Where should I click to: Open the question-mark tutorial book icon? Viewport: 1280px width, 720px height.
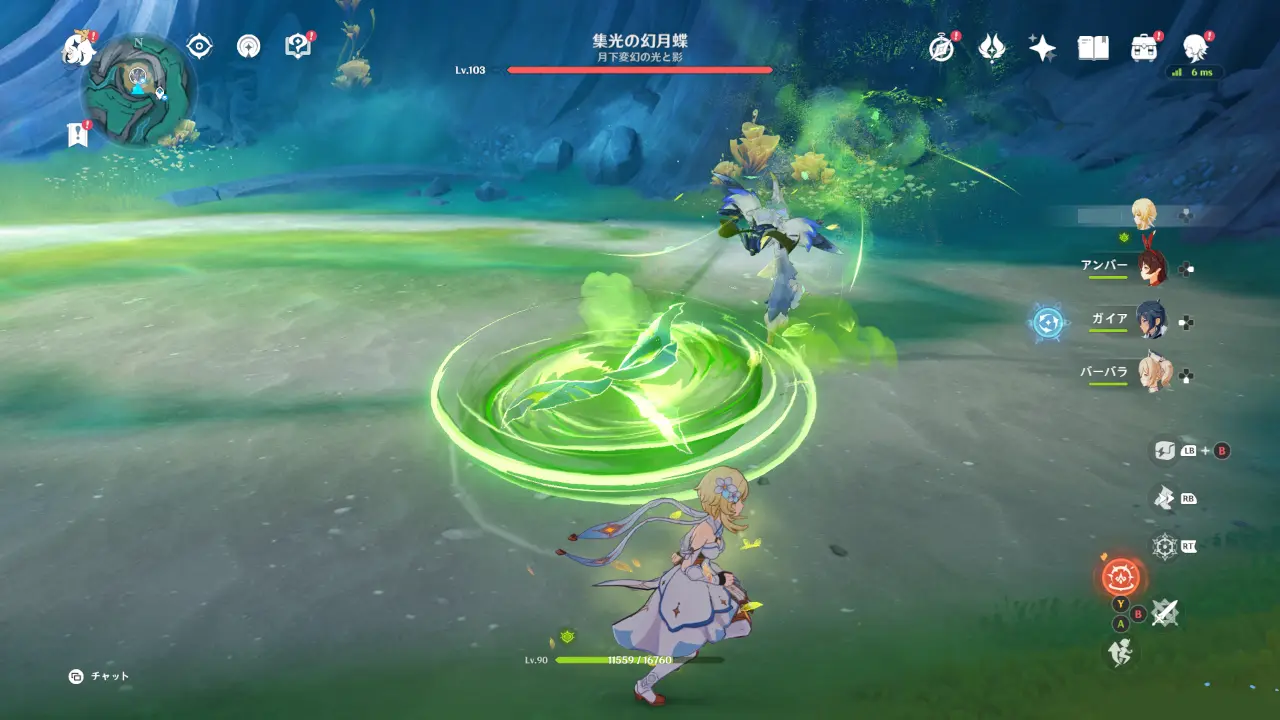298,46
